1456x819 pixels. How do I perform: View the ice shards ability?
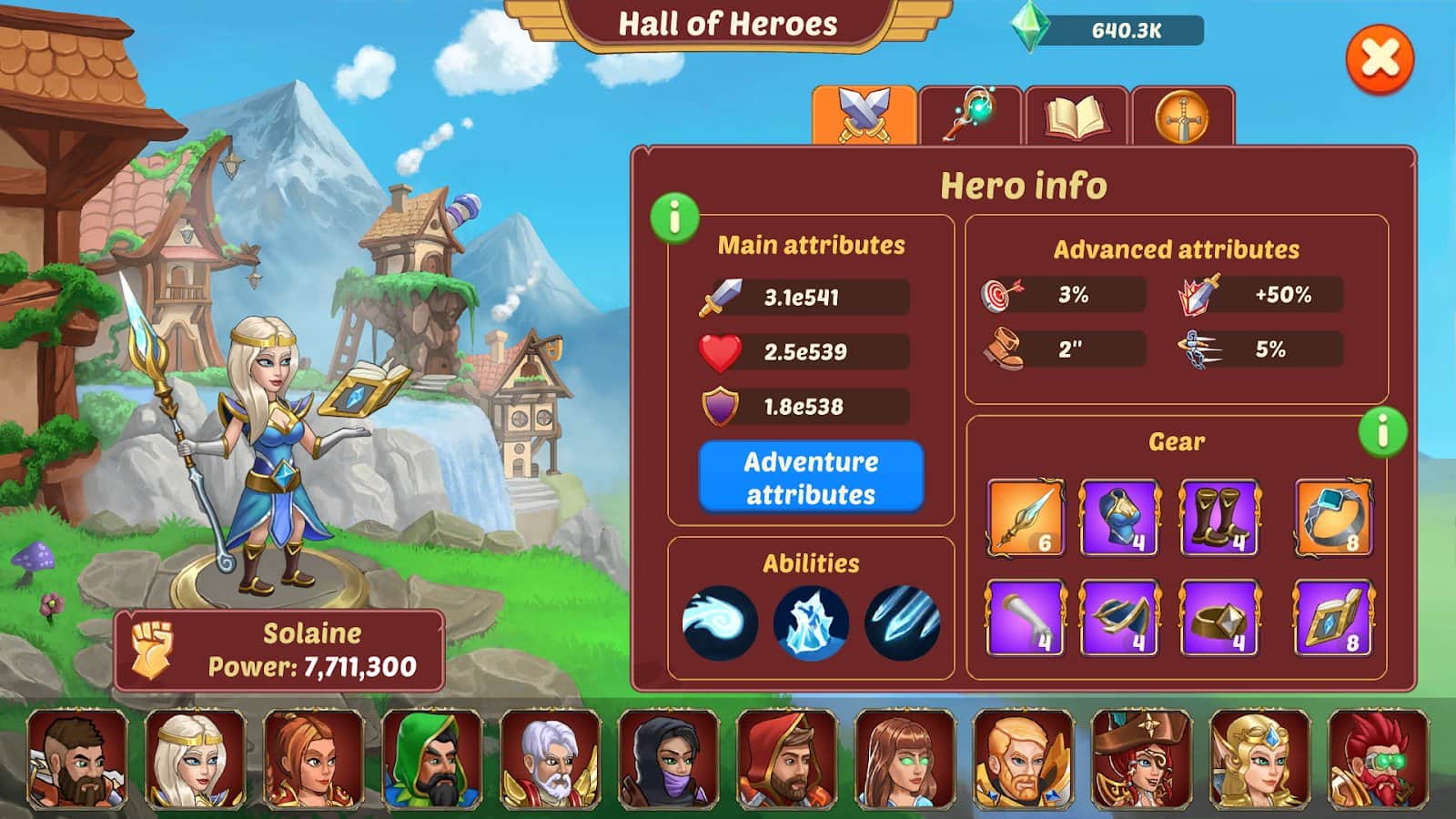click(x=902, y=622)
